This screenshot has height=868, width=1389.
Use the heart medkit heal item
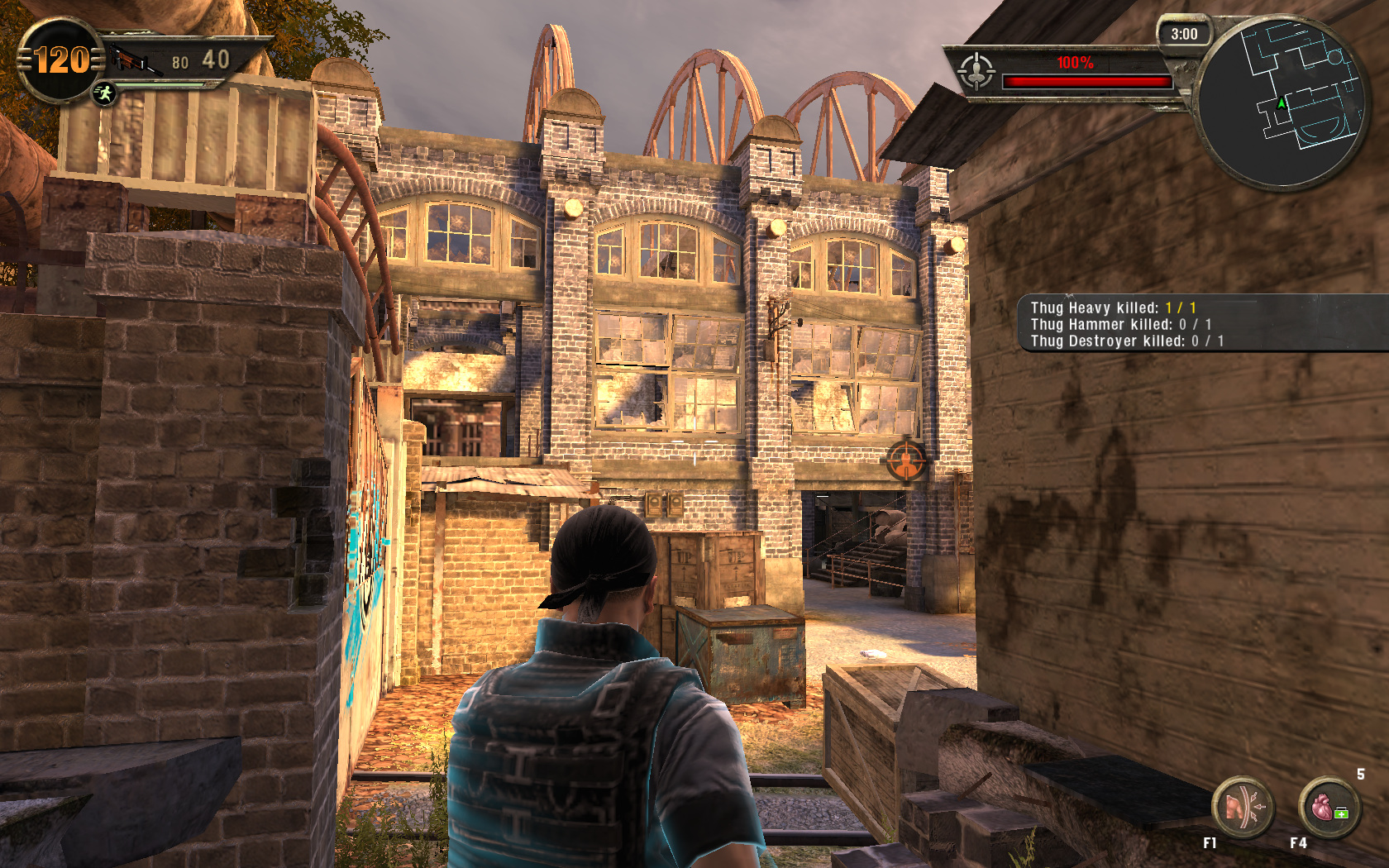point(1329,808)
